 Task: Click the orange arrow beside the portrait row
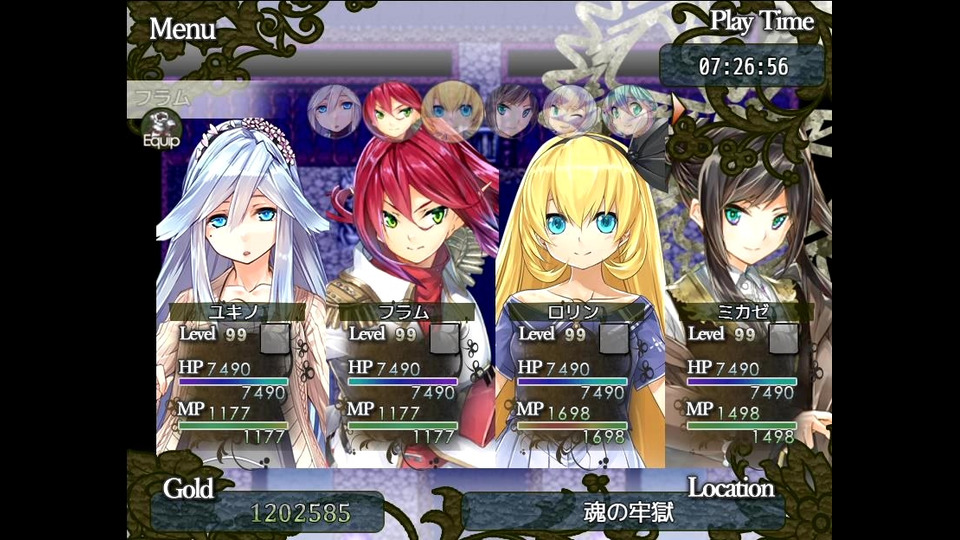point(680,110)
